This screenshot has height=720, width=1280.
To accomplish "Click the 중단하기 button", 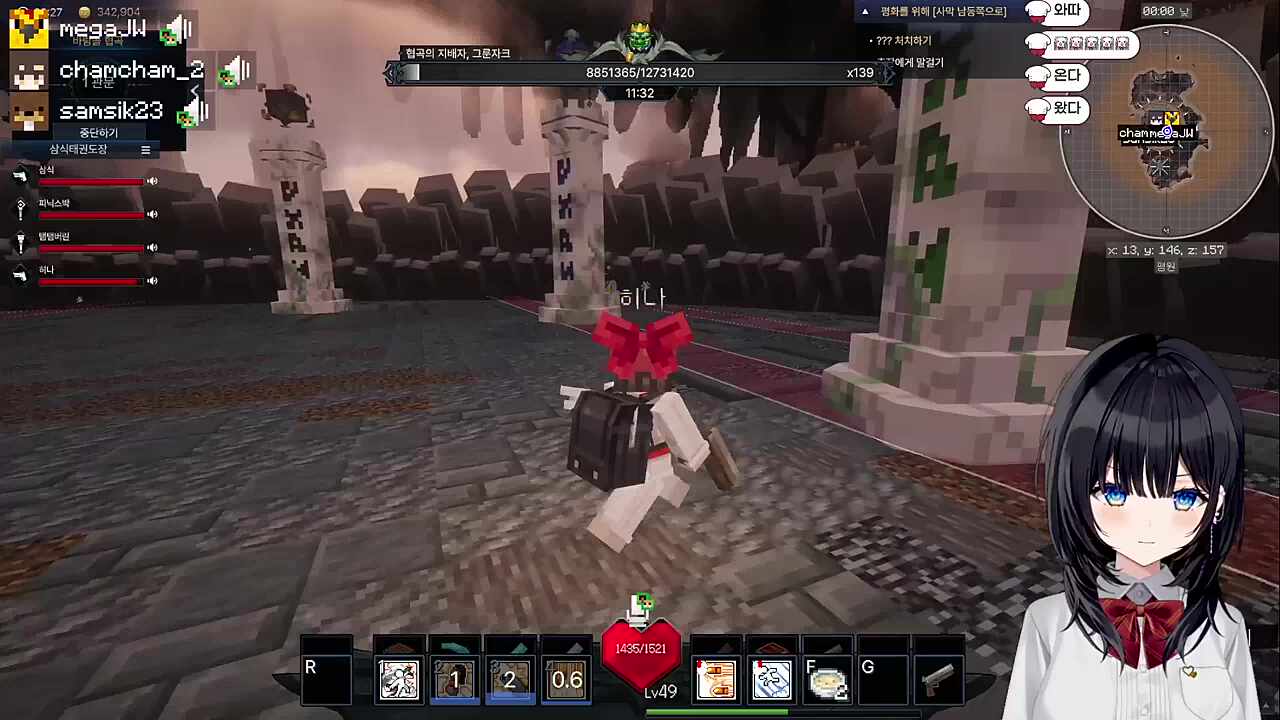I will pos(98,132).
